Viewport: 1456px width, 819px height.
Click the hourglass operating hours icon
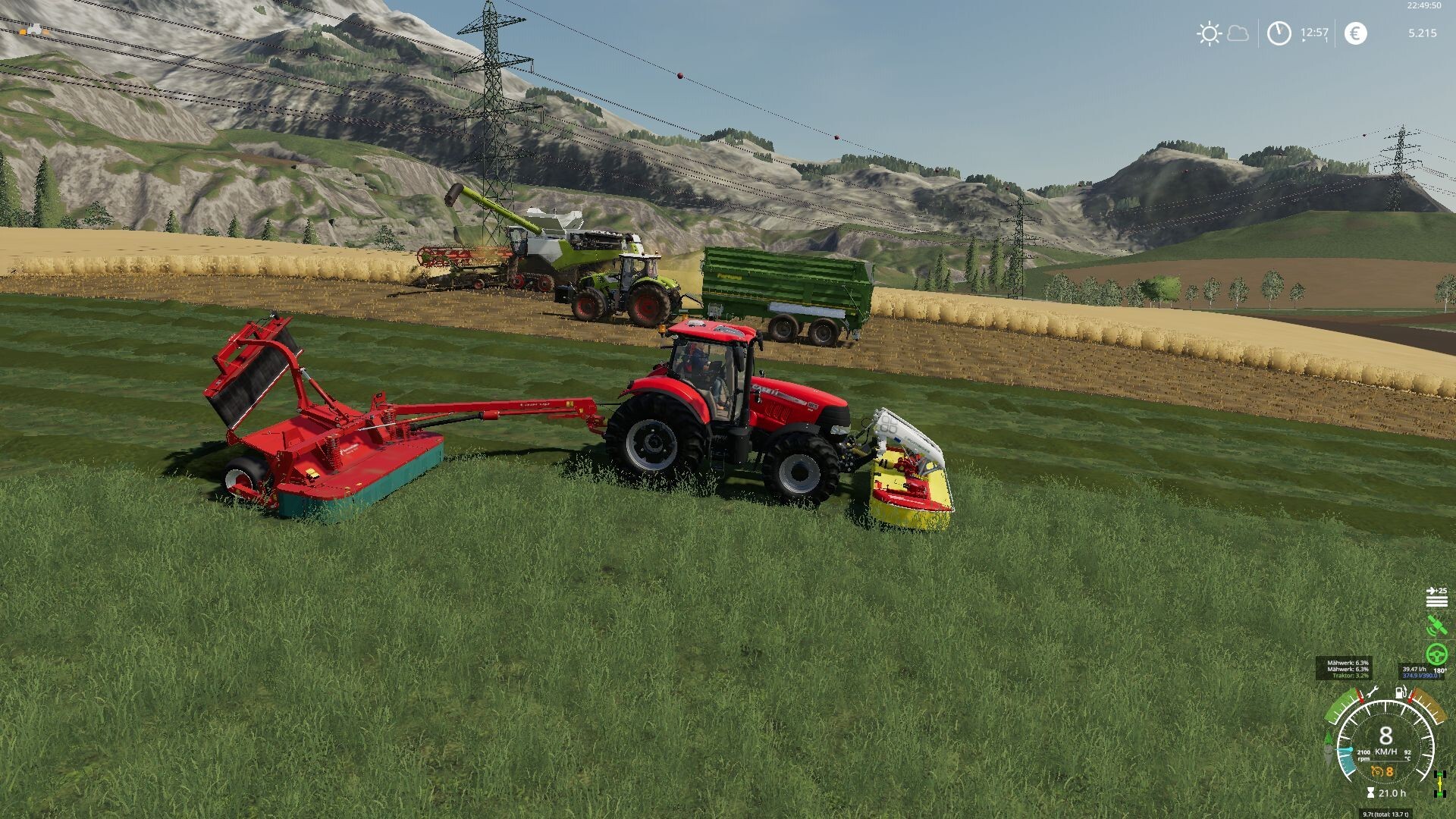point(1370,793)
